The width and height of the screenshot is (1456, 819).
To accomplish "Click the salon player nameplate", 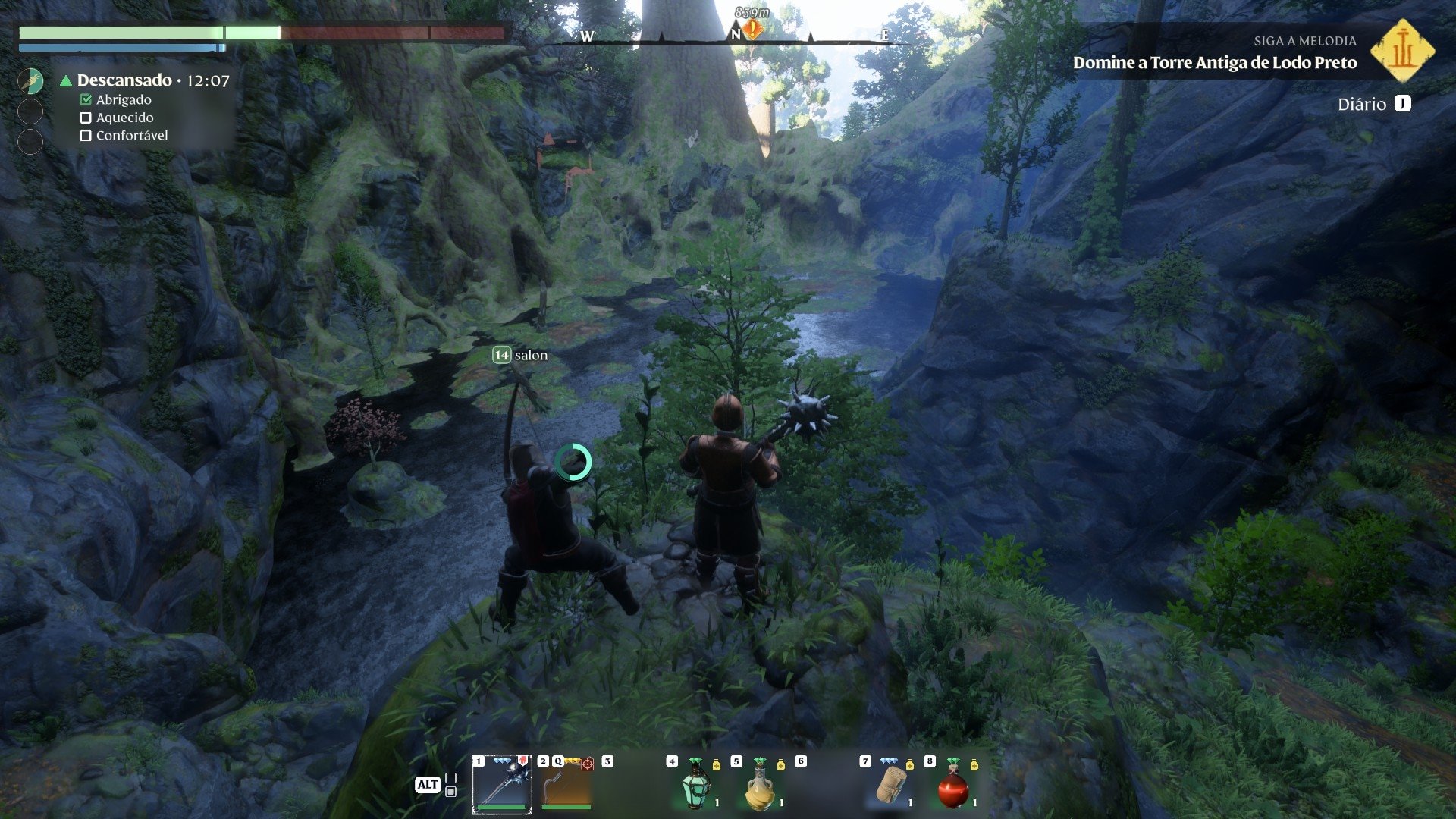I will click(521, 355).
